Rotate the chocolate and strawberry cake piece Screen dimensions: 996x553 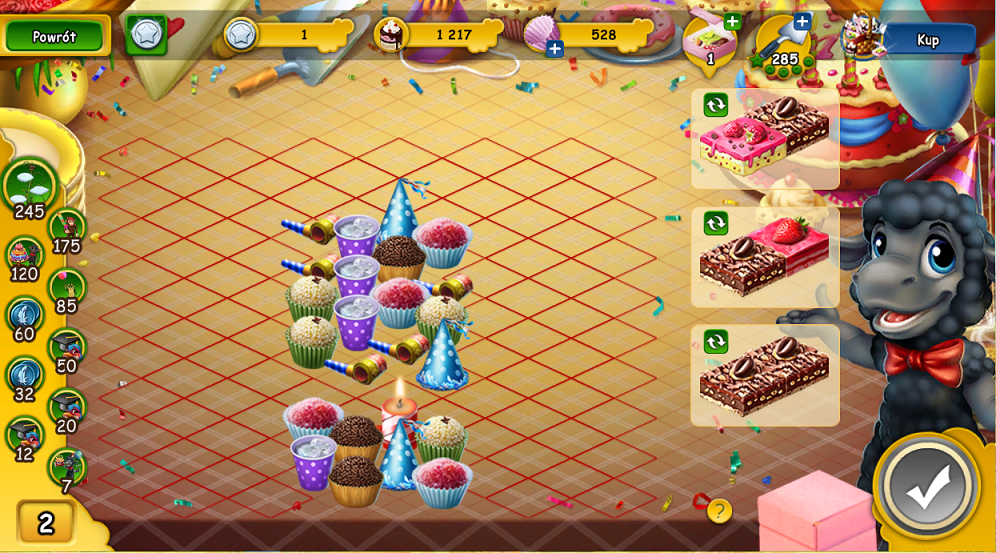[715, 222]
